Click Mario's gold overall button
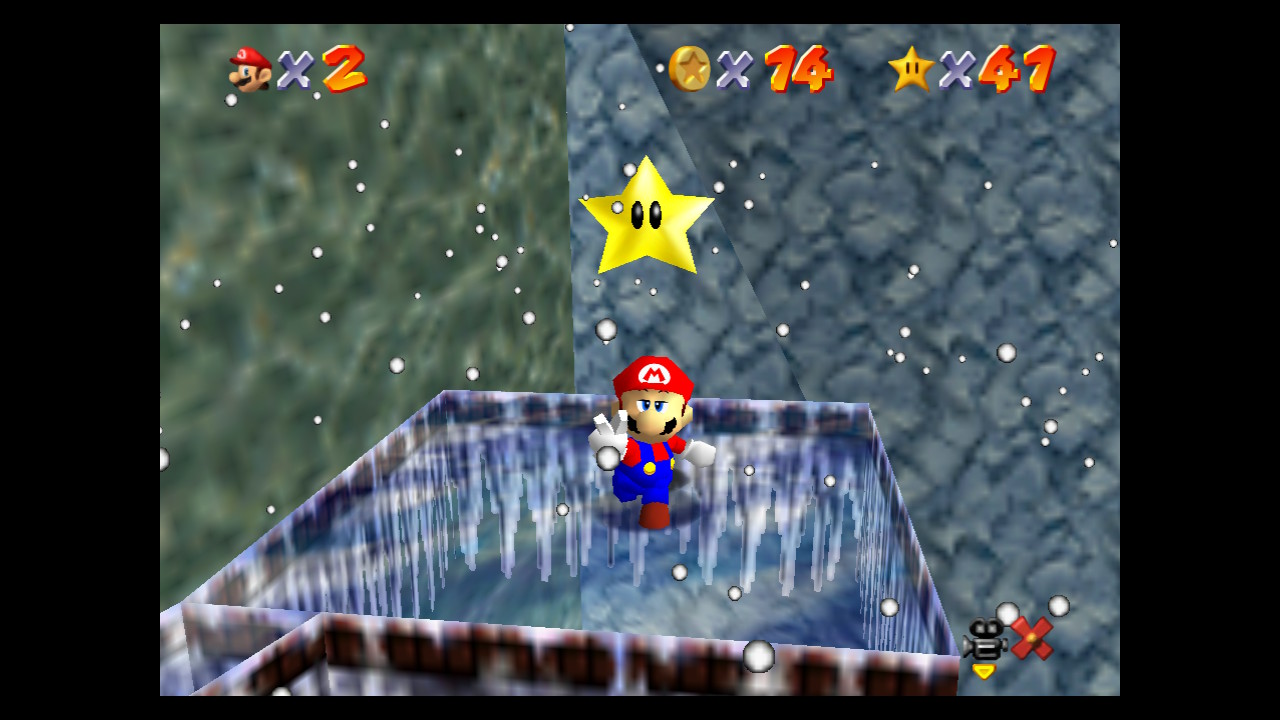Image resolution: width=1280 pixels, height=720 pixels. point(652,465)
